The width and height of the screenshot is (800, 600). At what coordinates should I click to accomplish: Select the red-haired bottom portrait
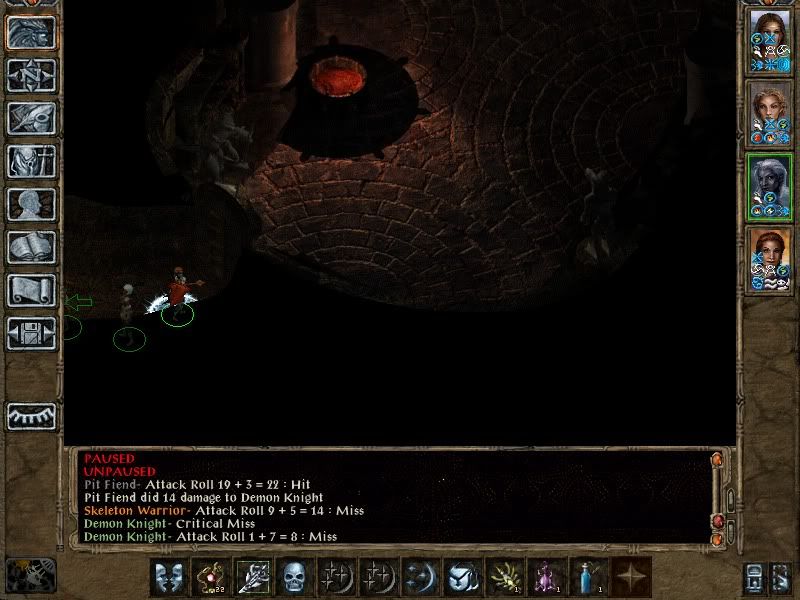click(769, 260)
